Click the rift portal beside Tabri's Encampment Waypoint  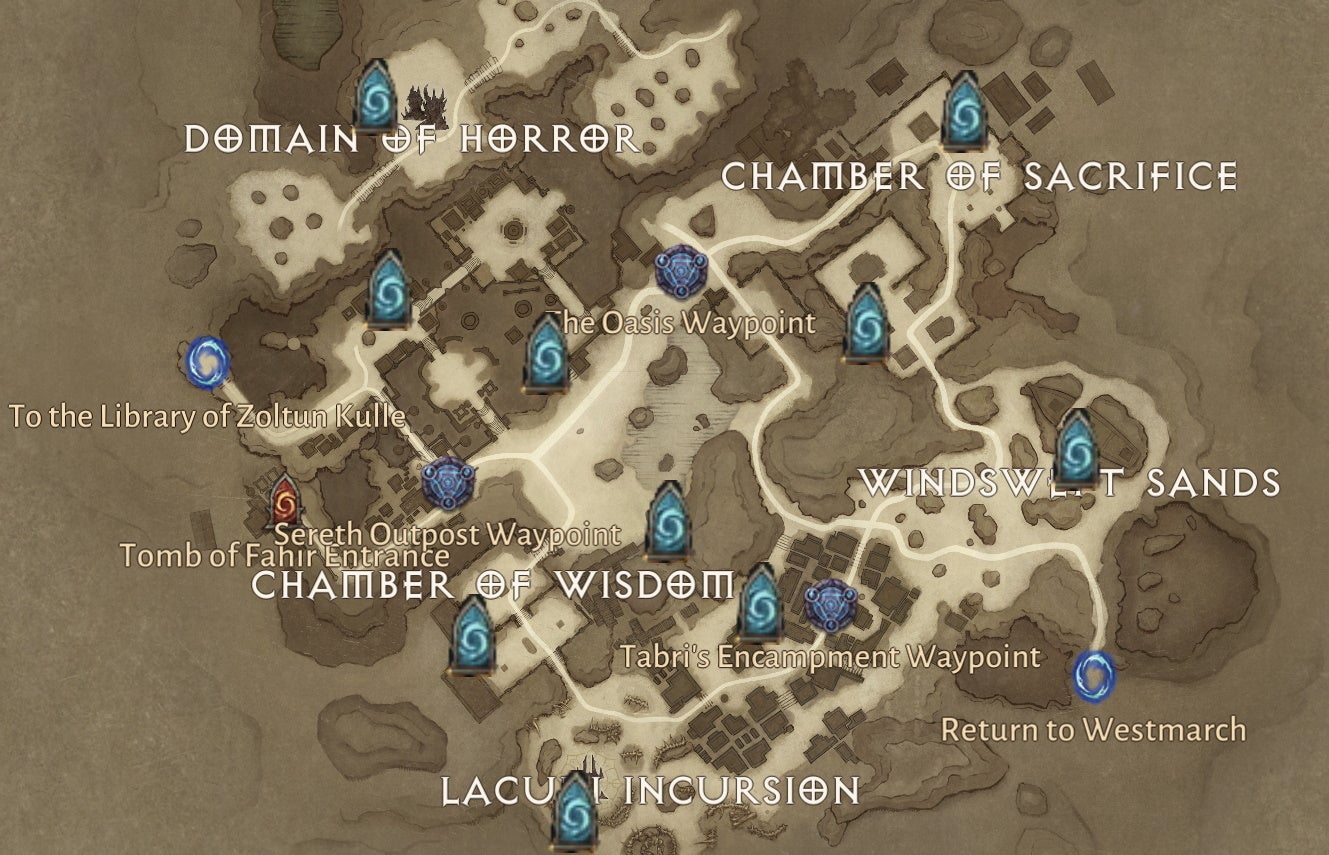758,607
